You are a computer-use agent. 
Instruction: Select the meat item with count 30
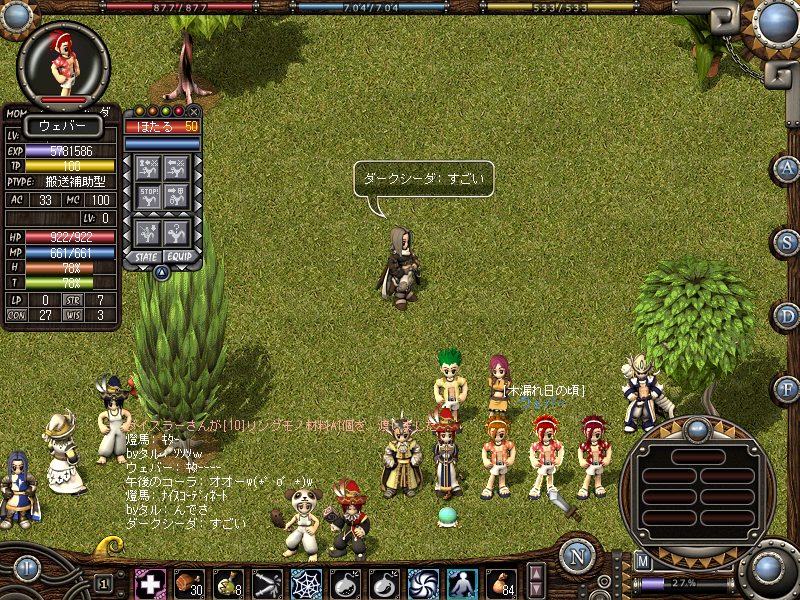pyautogui.click(x=188, y=582)
